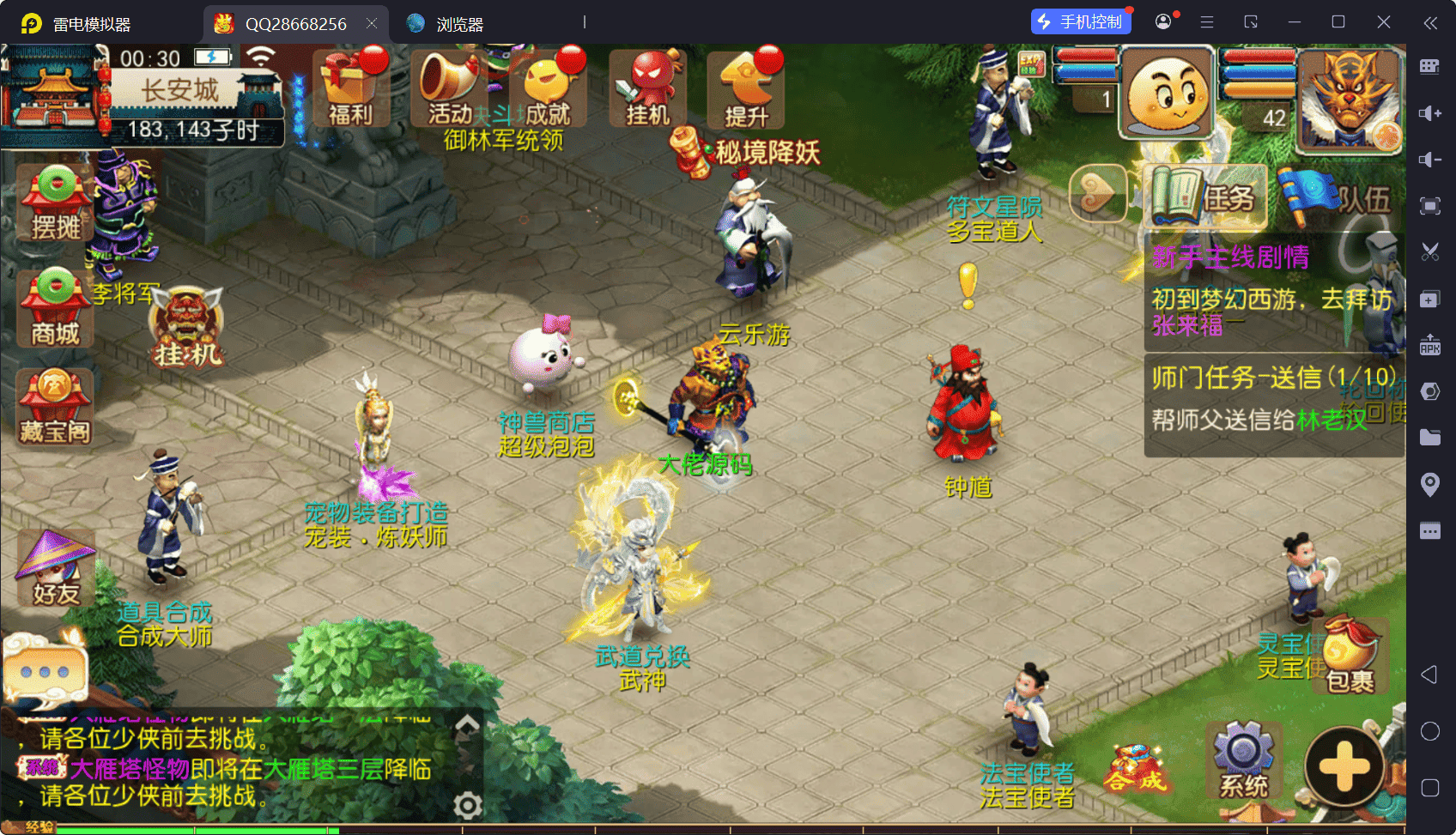Screen dimensions: 1456x835
Task: Open the 包裹 inventory bag
Action: 1350,657
